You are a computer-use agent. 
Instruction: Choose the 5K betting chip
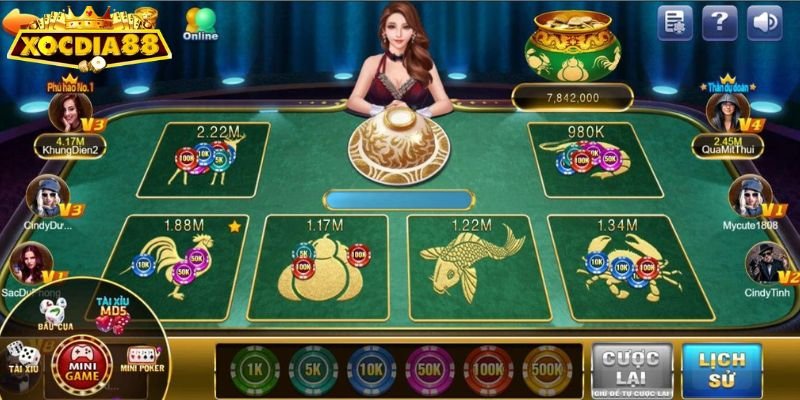313,368
